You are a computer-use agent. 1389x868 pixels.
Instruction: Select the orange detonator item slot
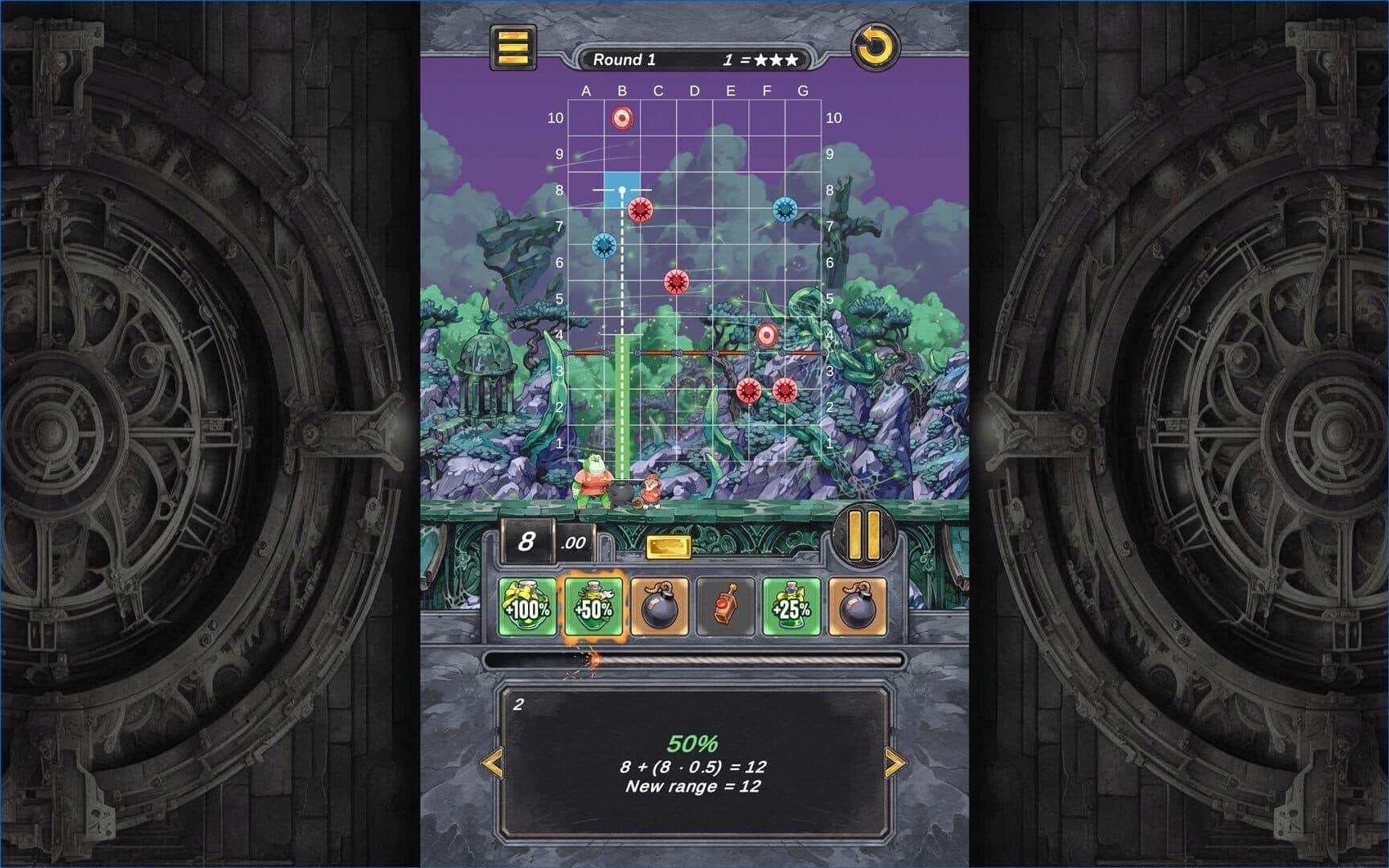[725, 607]
